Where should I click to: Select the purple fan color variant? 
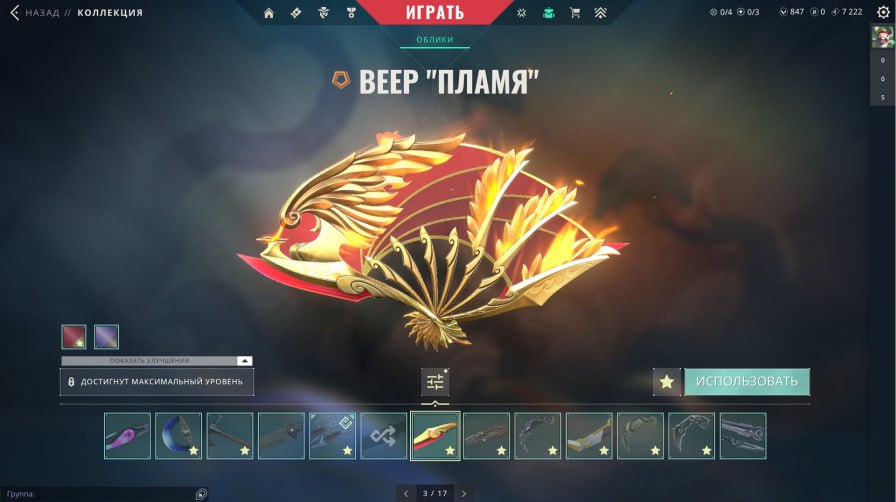(106, 336)
